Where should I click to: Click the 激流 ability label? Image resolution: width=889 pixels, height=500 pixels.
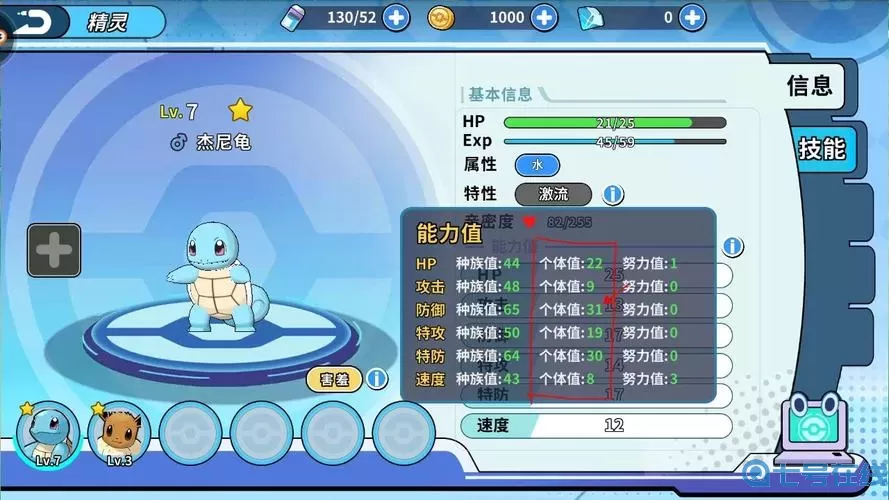coord(553,194)
